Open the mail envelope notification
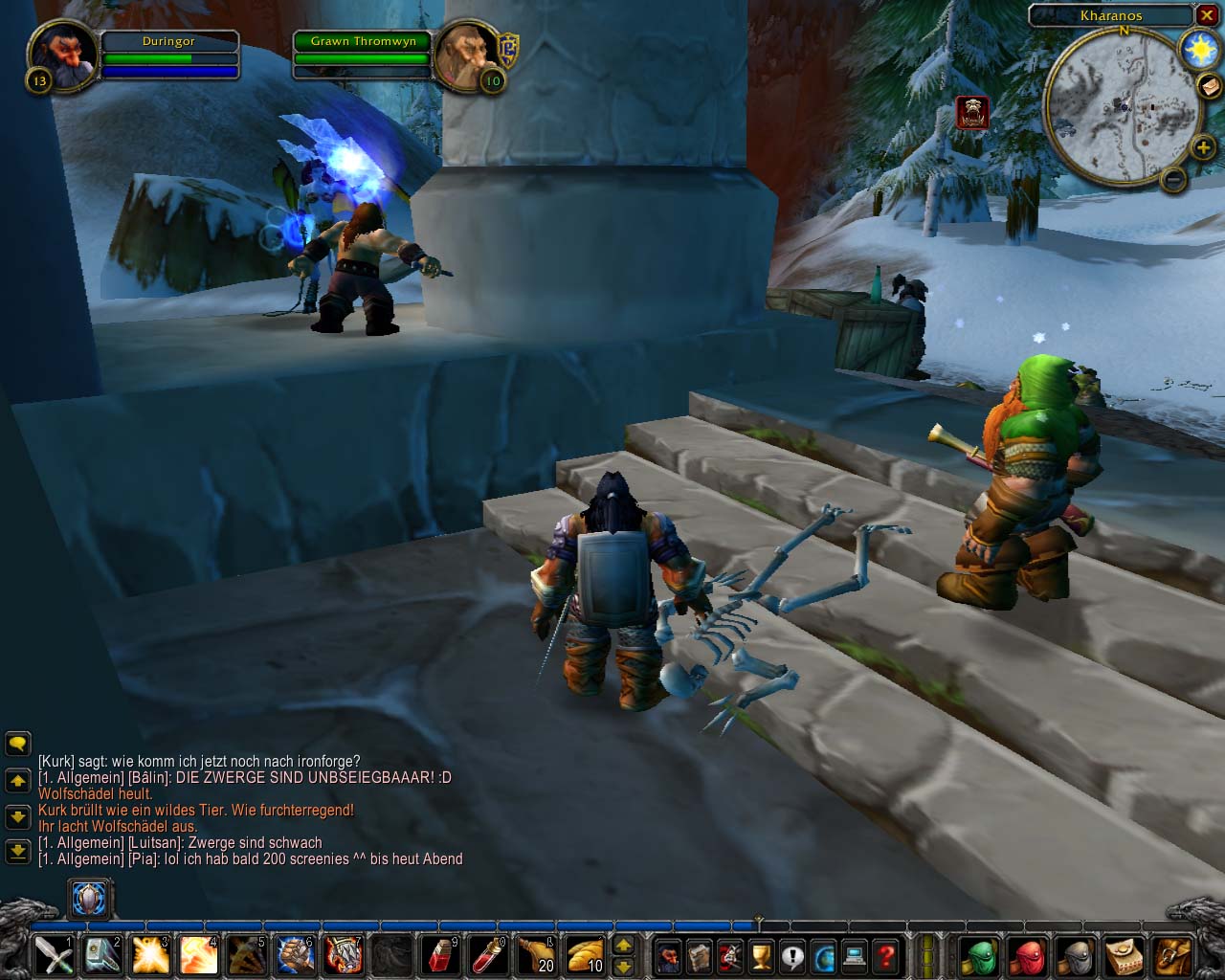Viewport: 1225px width, 980px height. (1209, 86)
